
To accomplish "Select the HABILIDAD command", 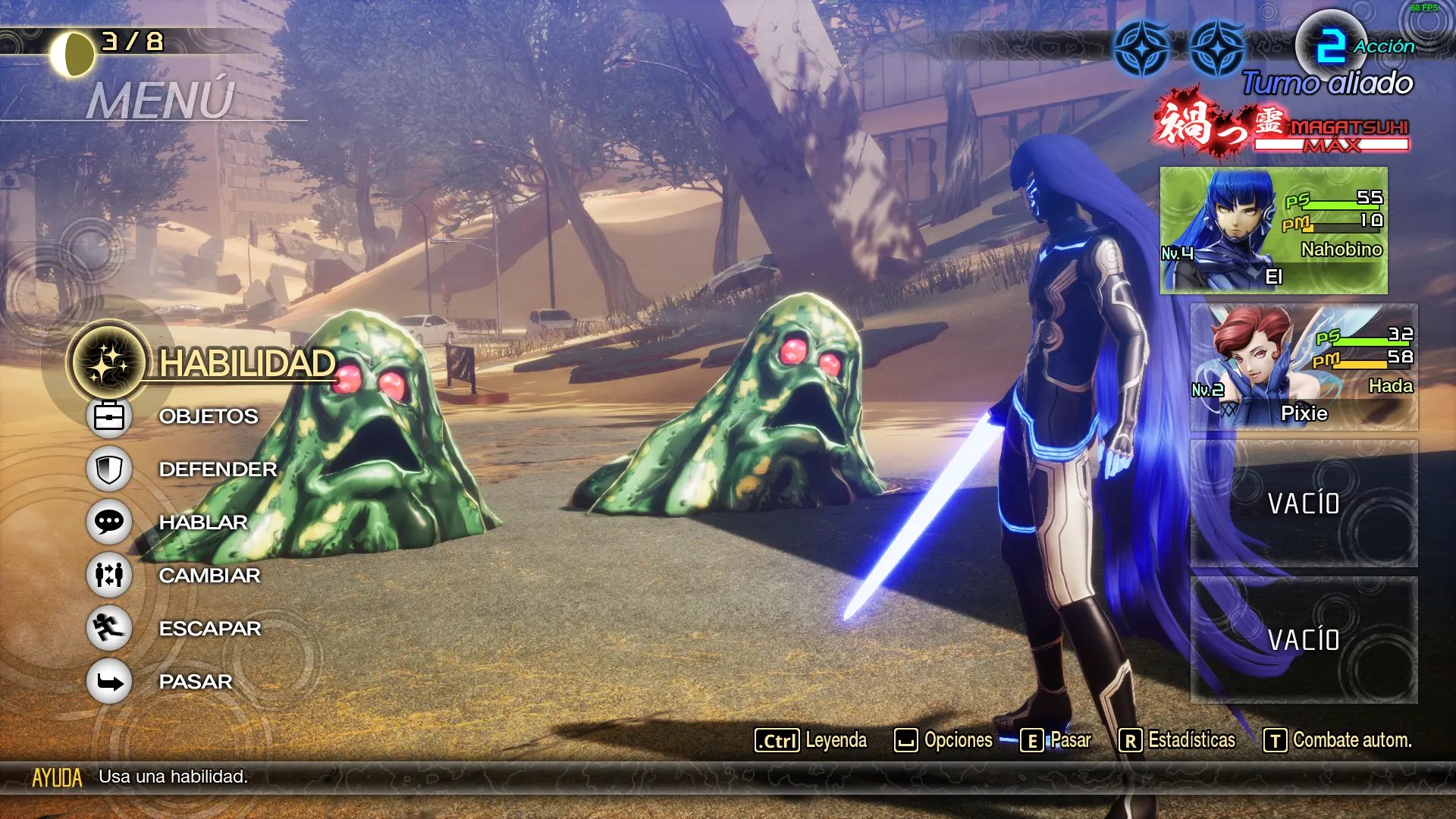I will pyautogui.click(x=246, y=363).
